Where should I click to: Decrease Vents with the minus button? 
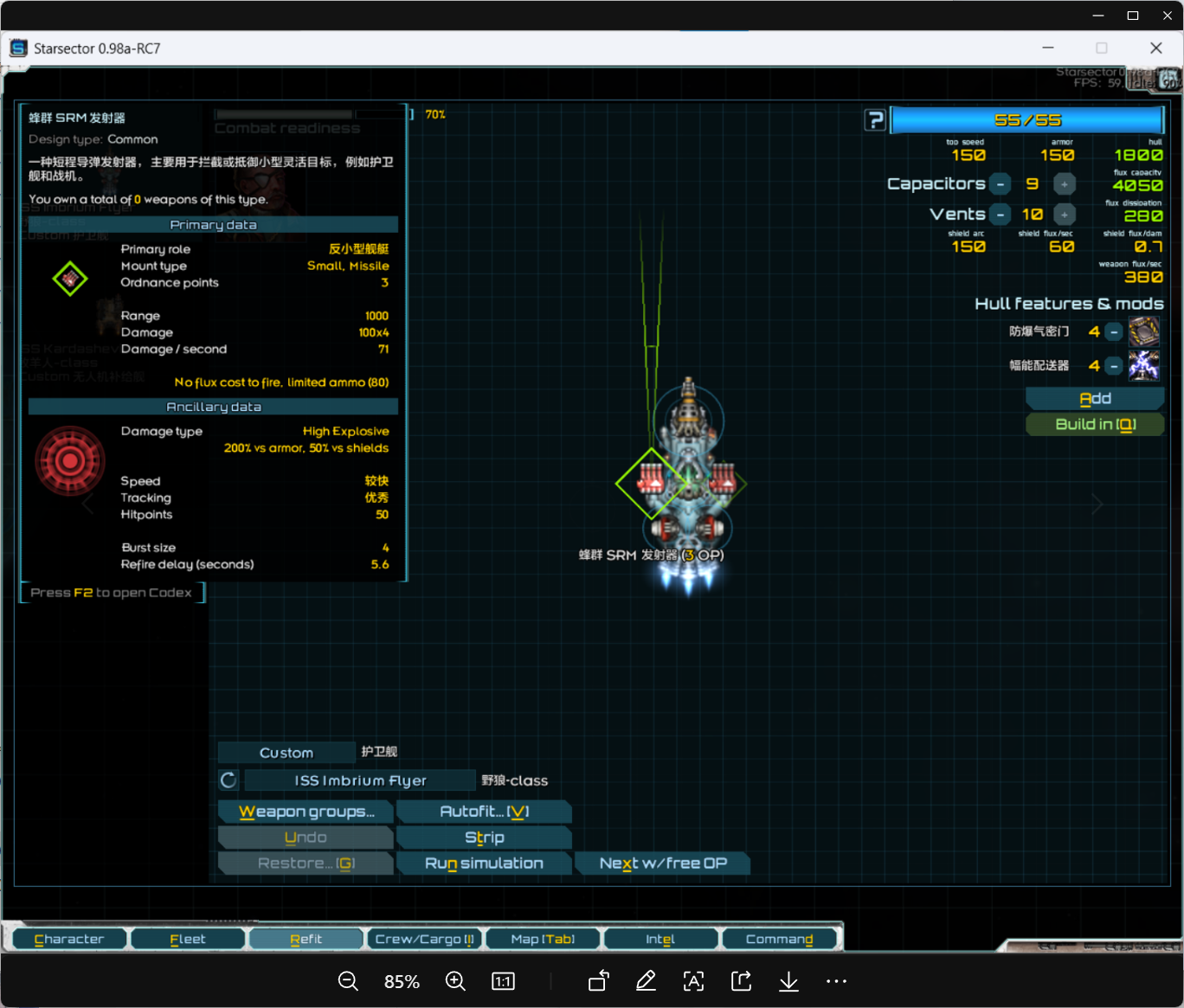pyautogui.click(x=1001, y=215)
